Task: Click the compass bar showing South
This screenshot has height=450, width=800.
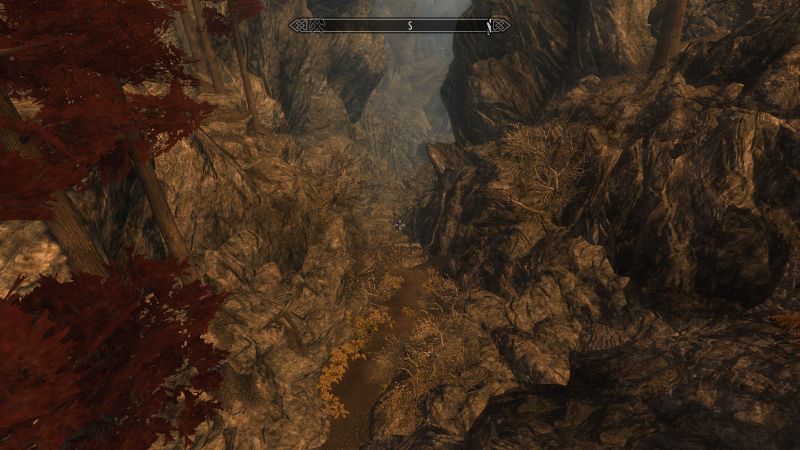Action: pos(400,25)
